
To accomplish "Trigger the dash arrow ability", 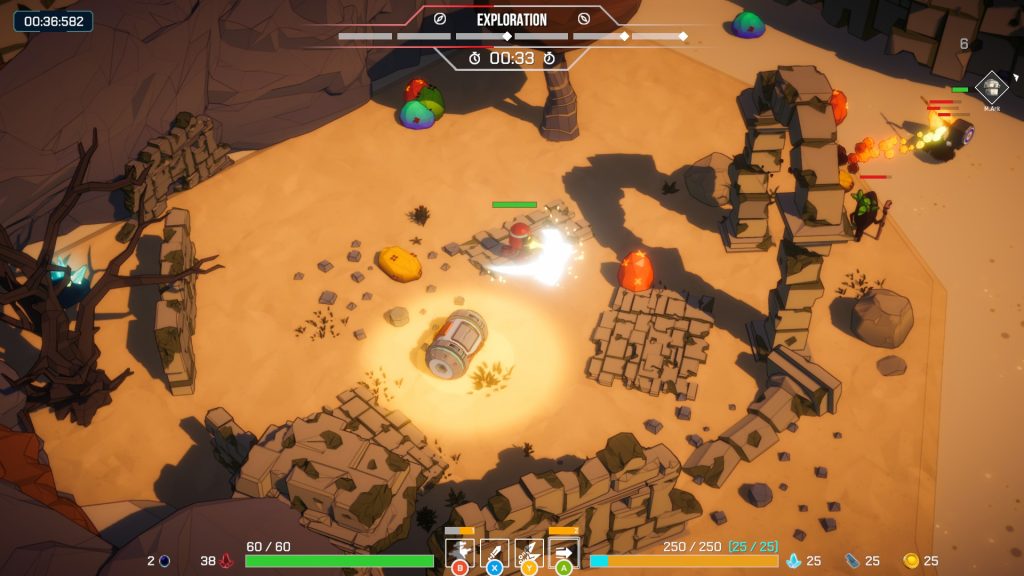I will click(564, 552).
